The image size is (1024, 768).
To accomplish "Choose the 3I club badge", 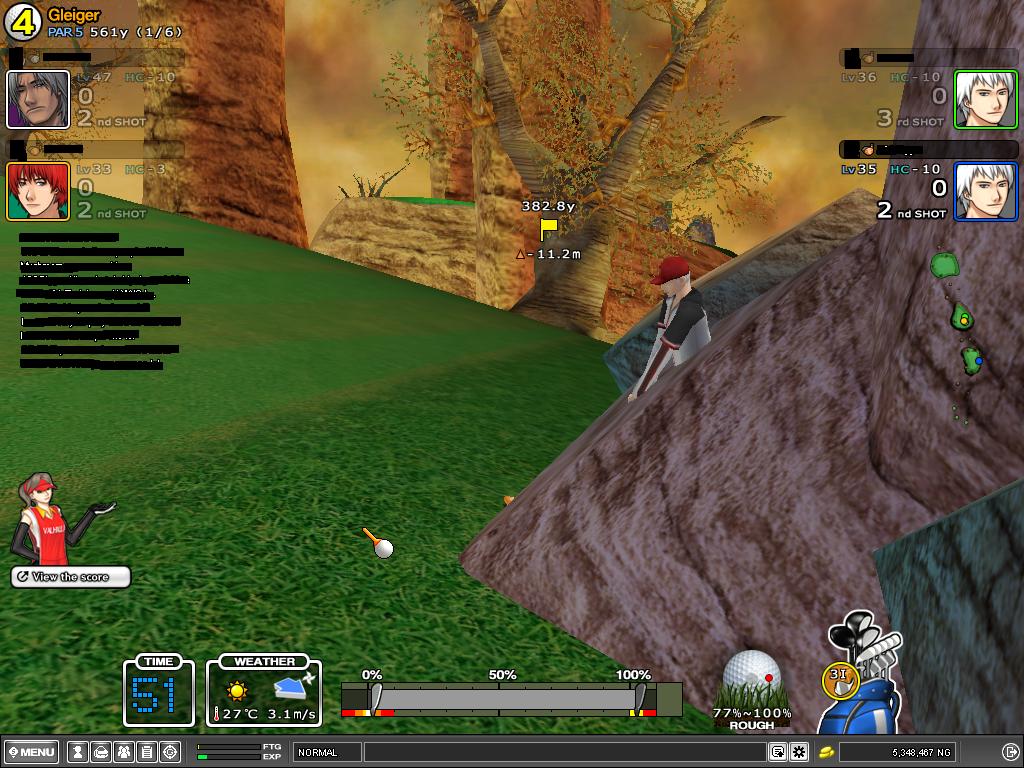I will [839, 675].
